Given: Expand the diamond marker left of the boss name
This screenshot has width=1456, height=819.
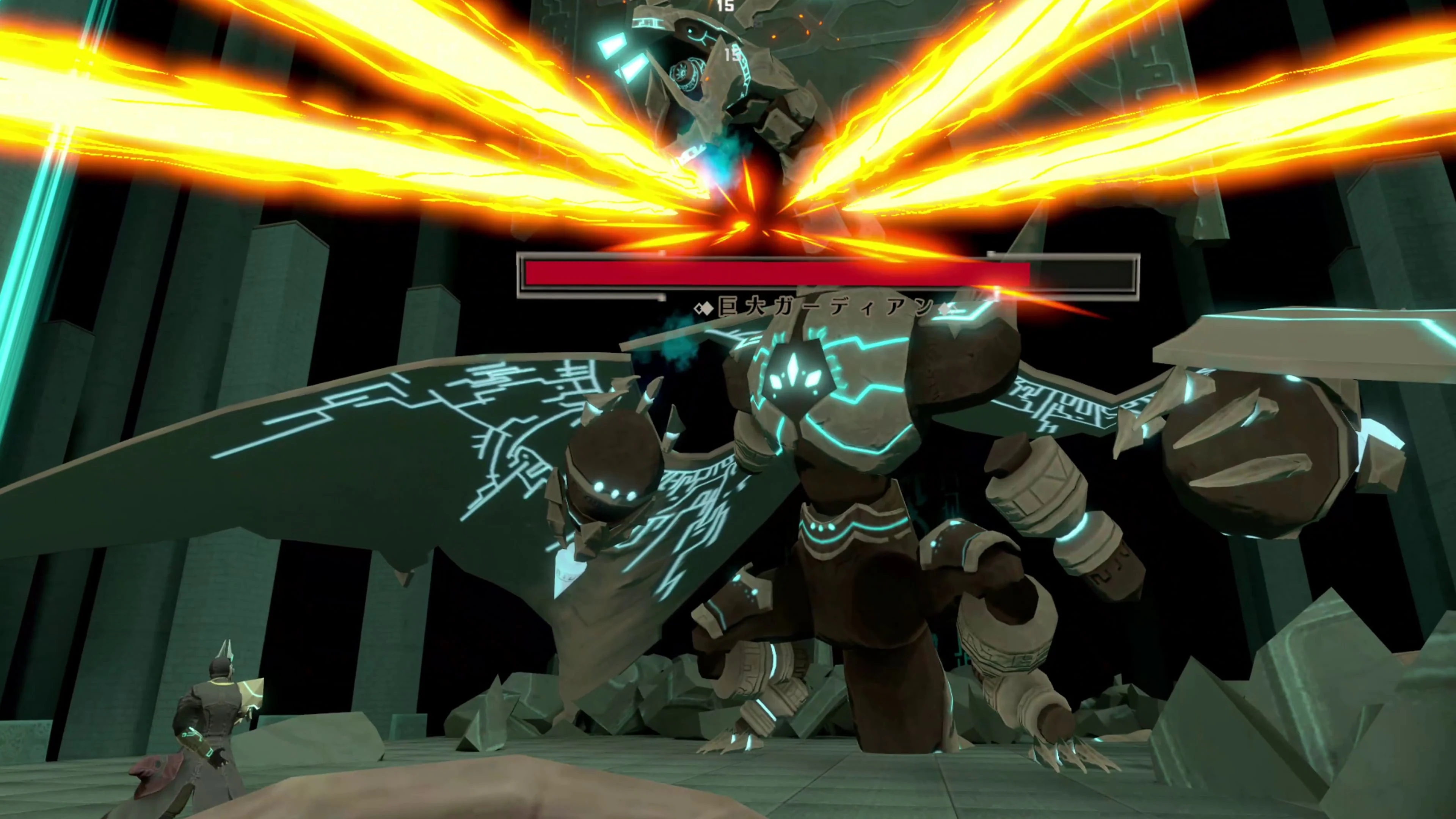Looking at the screenshot, I should click(705, 308).
